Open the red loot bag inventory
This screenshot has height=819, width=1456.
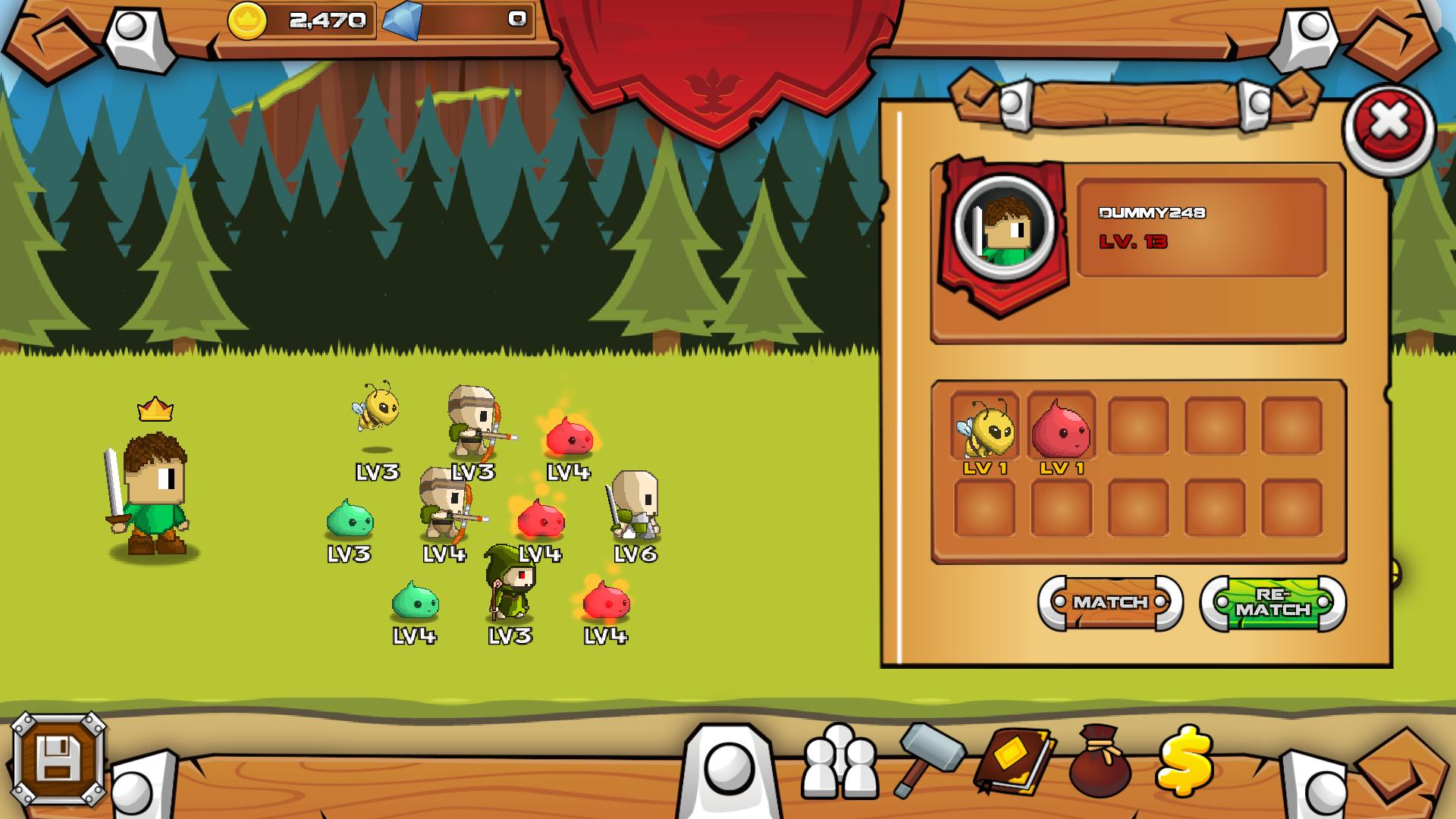pos(1100,761)
